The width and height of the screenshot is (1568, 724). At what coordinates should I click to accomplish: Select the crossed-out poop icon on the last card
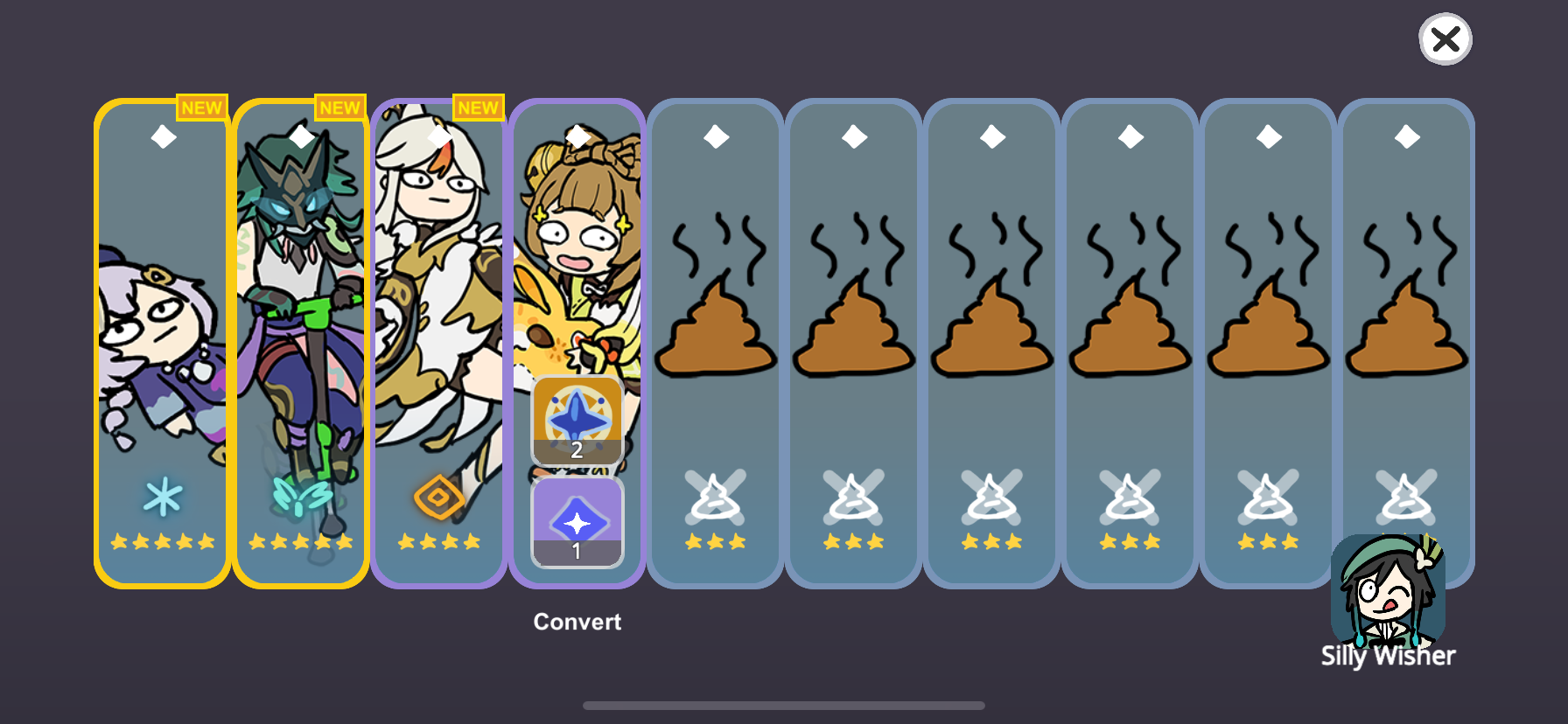click(1406, 498)
